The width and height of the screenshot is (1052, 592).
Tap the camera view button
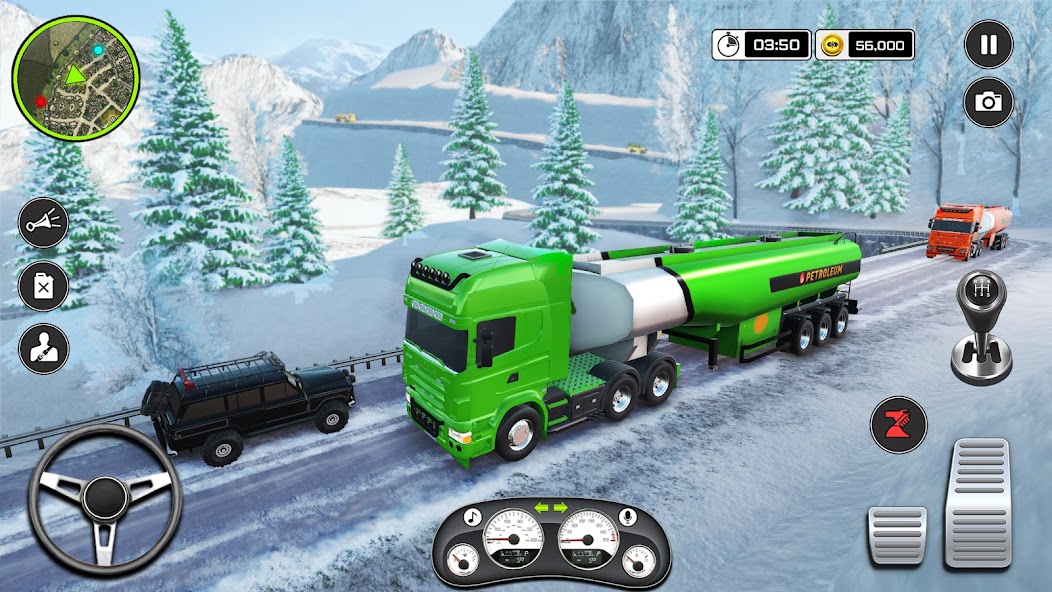click(988, 102)
